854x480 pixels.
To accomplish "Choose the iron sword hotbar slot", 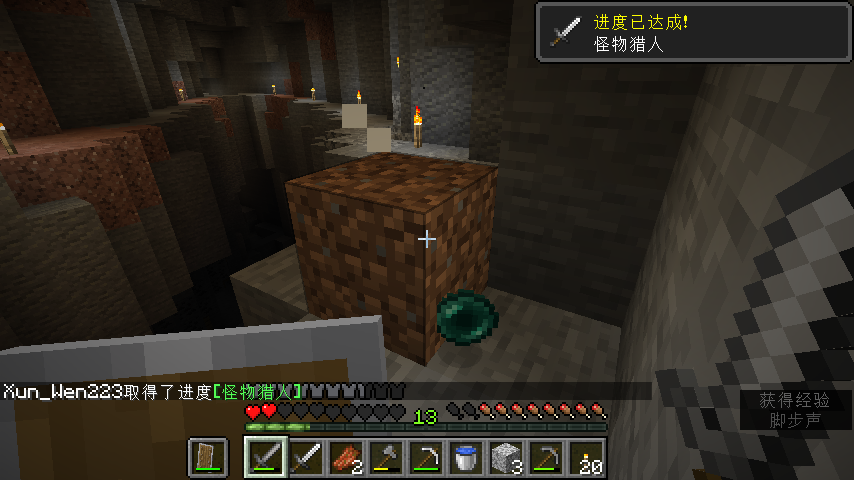I will 306,458.
